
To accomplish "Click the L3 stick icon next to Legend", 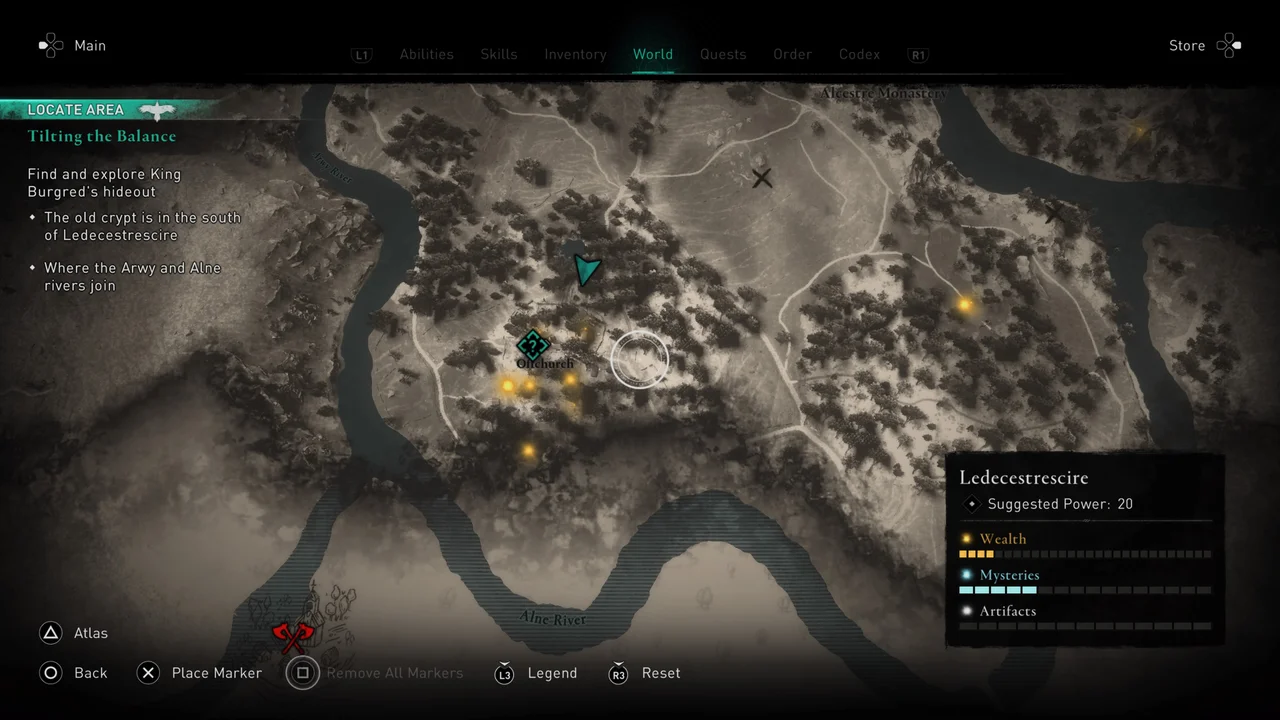I will point(505,673).
